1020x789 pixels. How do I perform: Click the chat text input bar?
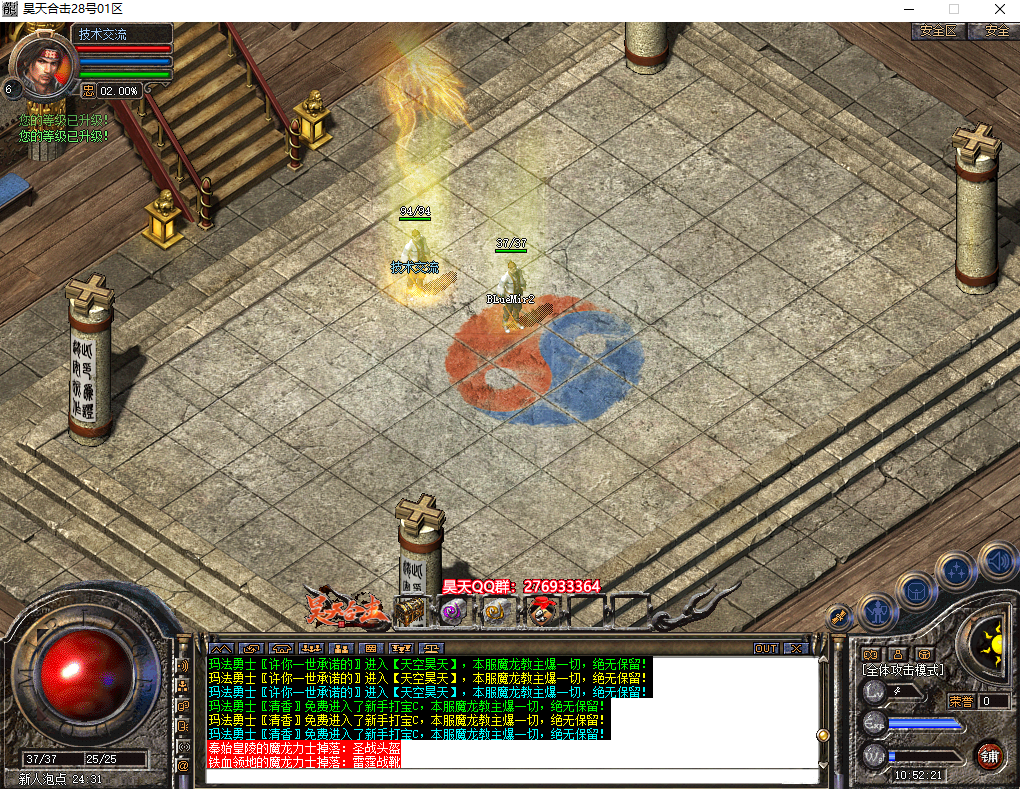coord(510,775)
